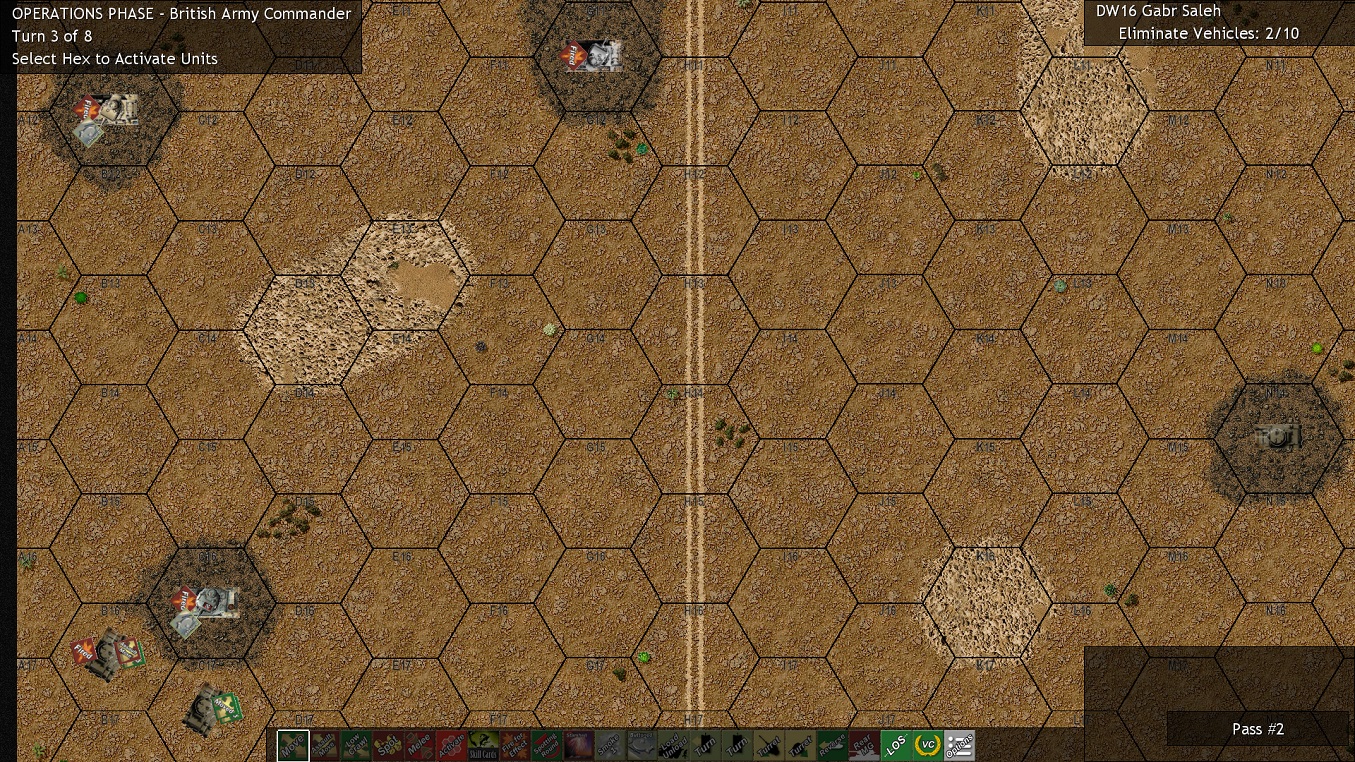Viewport: 1355px width, 762px height.
Task: Click the Activate order icon
Action: click(451, 745)
